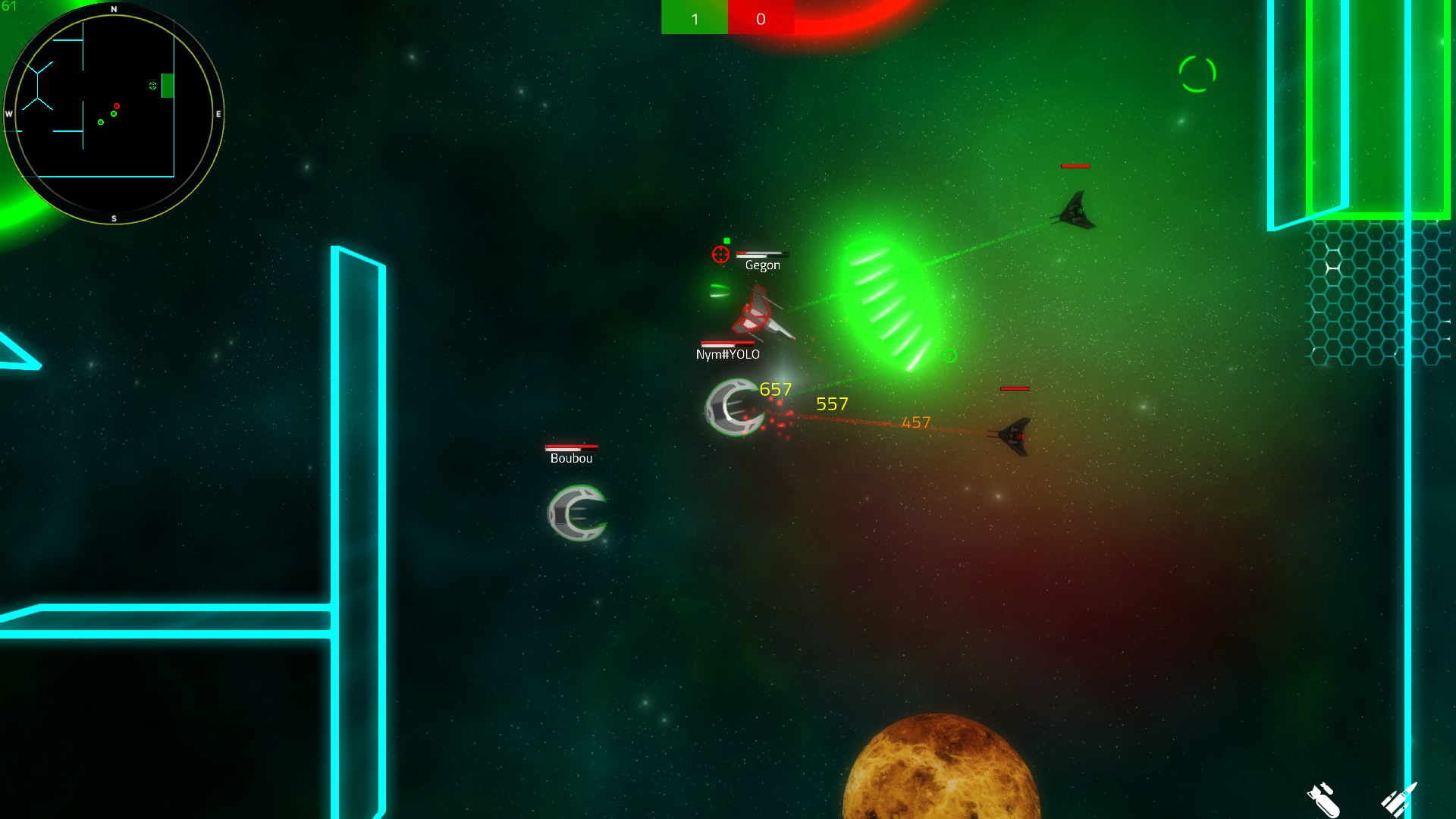Image resolution: width=1456 pixels, height=819 pixels.
Task: Click the Gegon player name label
Action: click(x=762, y=265)
